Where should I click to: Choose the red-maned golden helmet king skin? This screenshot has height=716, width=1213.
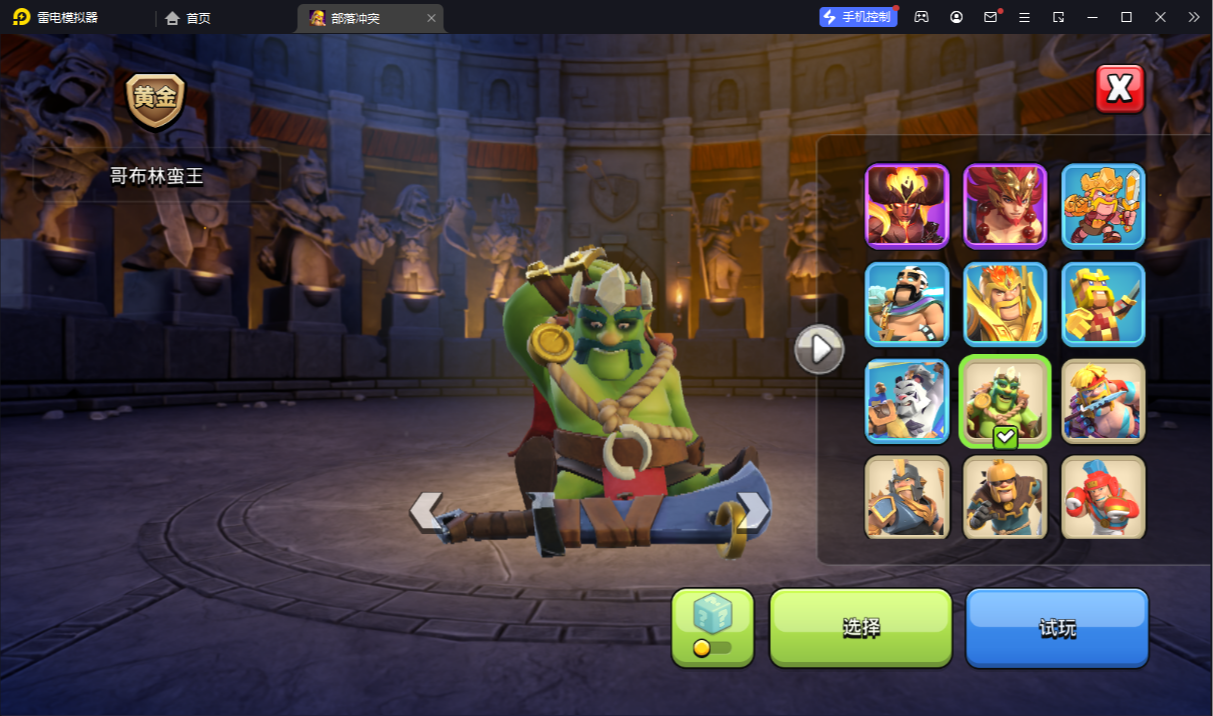tap(1005, 206)
